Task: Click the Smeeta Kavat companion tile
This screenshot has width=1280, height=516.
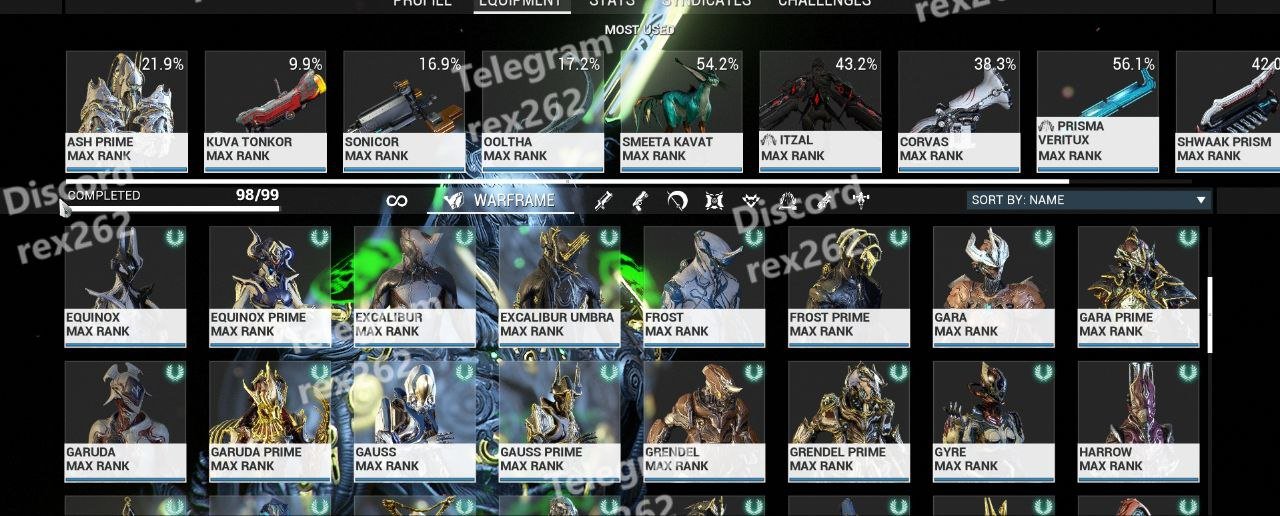Action: tap(681, 111)
